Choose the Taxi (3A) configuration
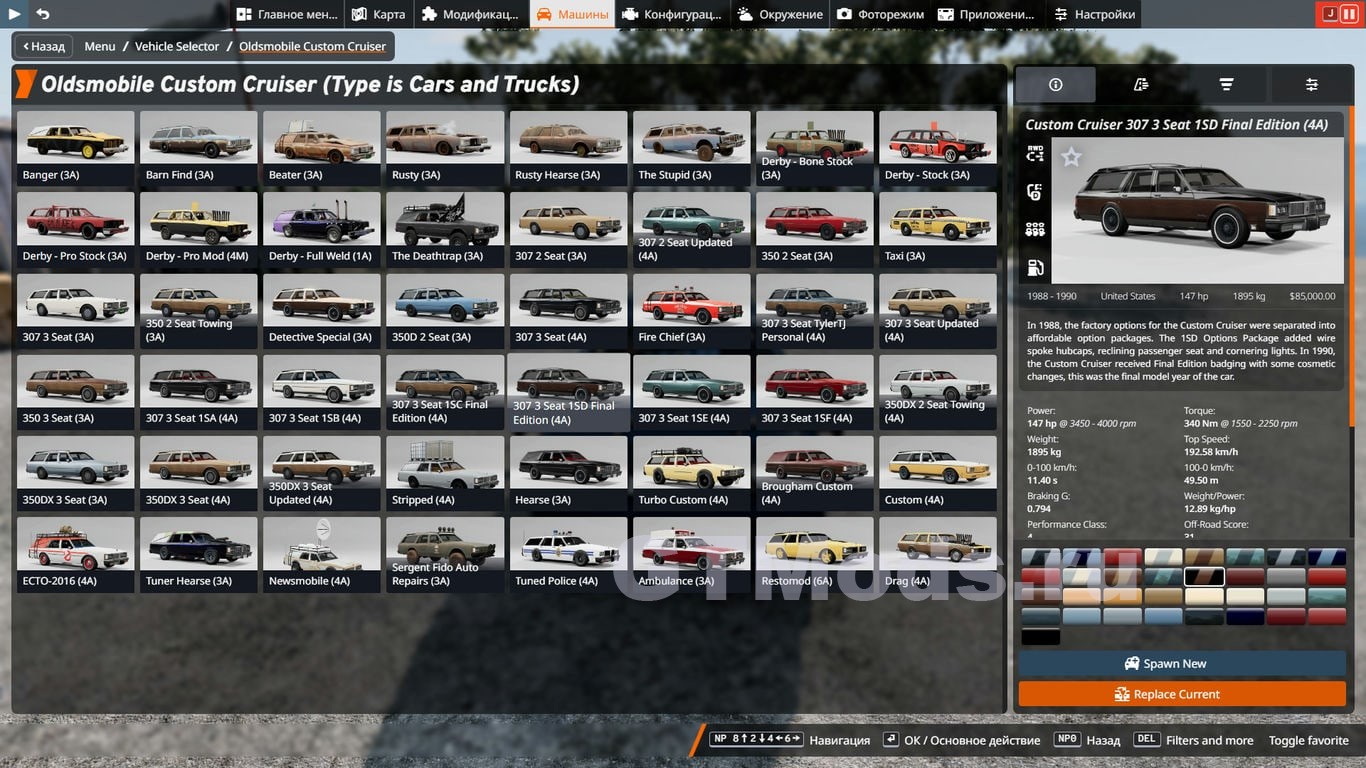This screenshot has height=768, width=1366. coord(937,228)
